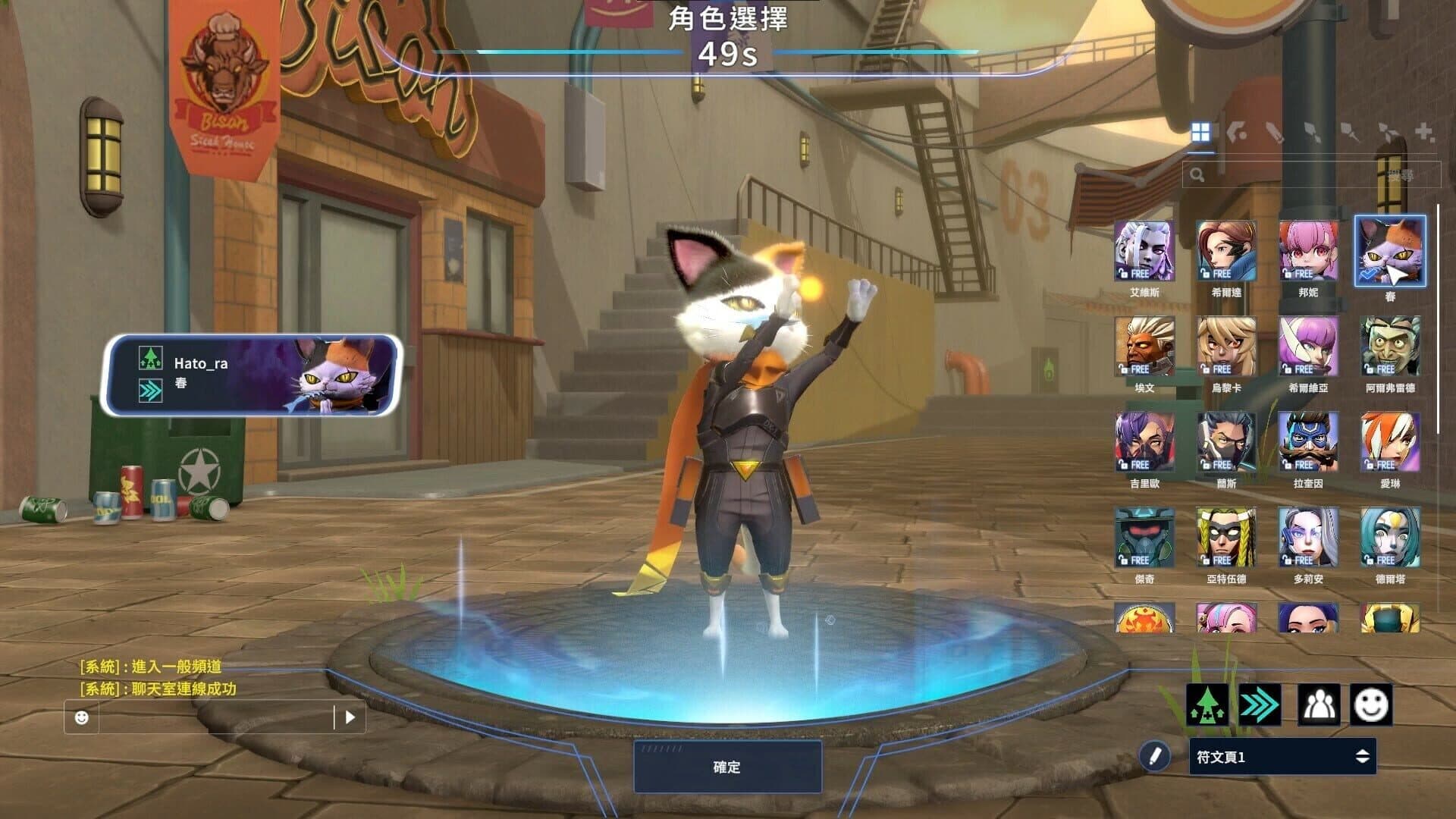Show all characters with the grid filter tab
1456x819 pixels.
[x=1200, y=133]
